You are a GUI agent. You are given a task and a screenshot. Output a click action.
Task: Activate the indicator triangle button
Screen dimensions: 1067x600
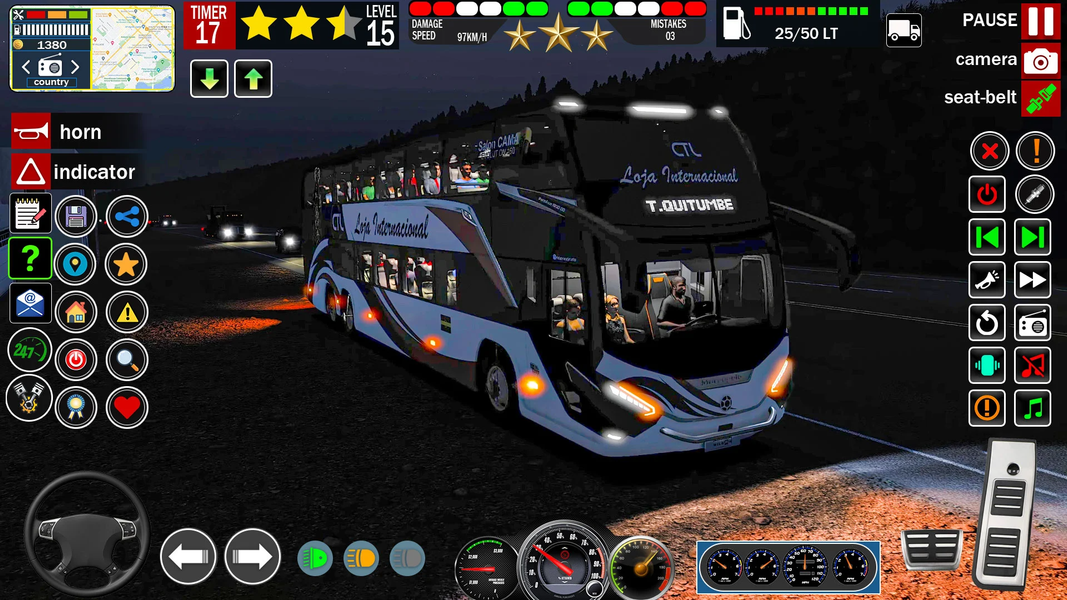[x=30, y=172]
